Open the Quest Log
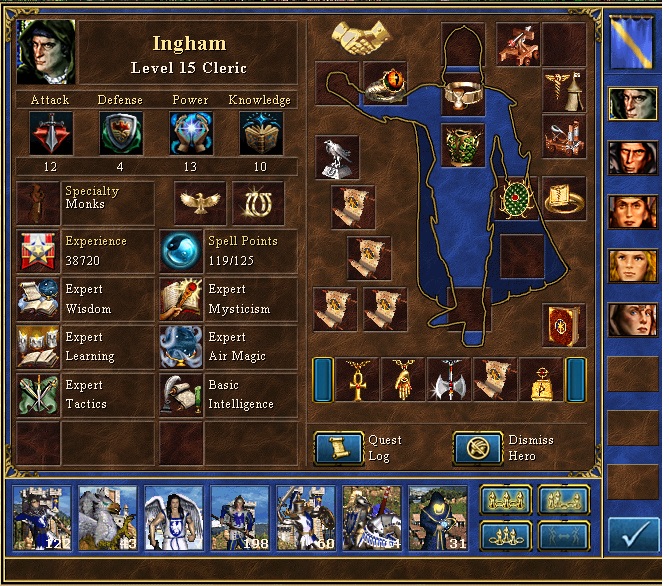 click(338, 448)
